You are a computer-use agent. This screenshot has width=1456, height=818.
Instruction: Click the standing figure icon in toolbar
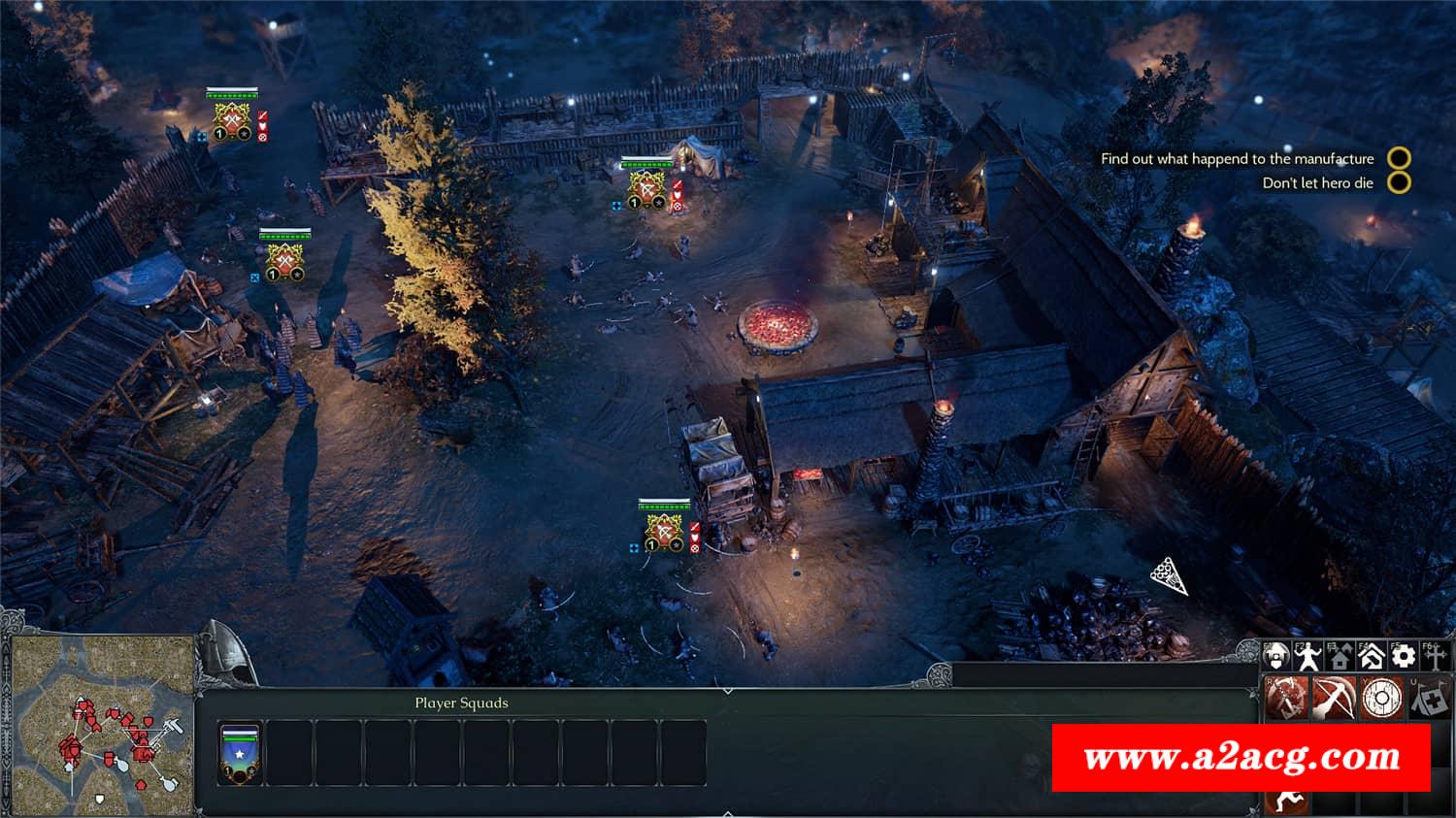[x=1308, y=657]
